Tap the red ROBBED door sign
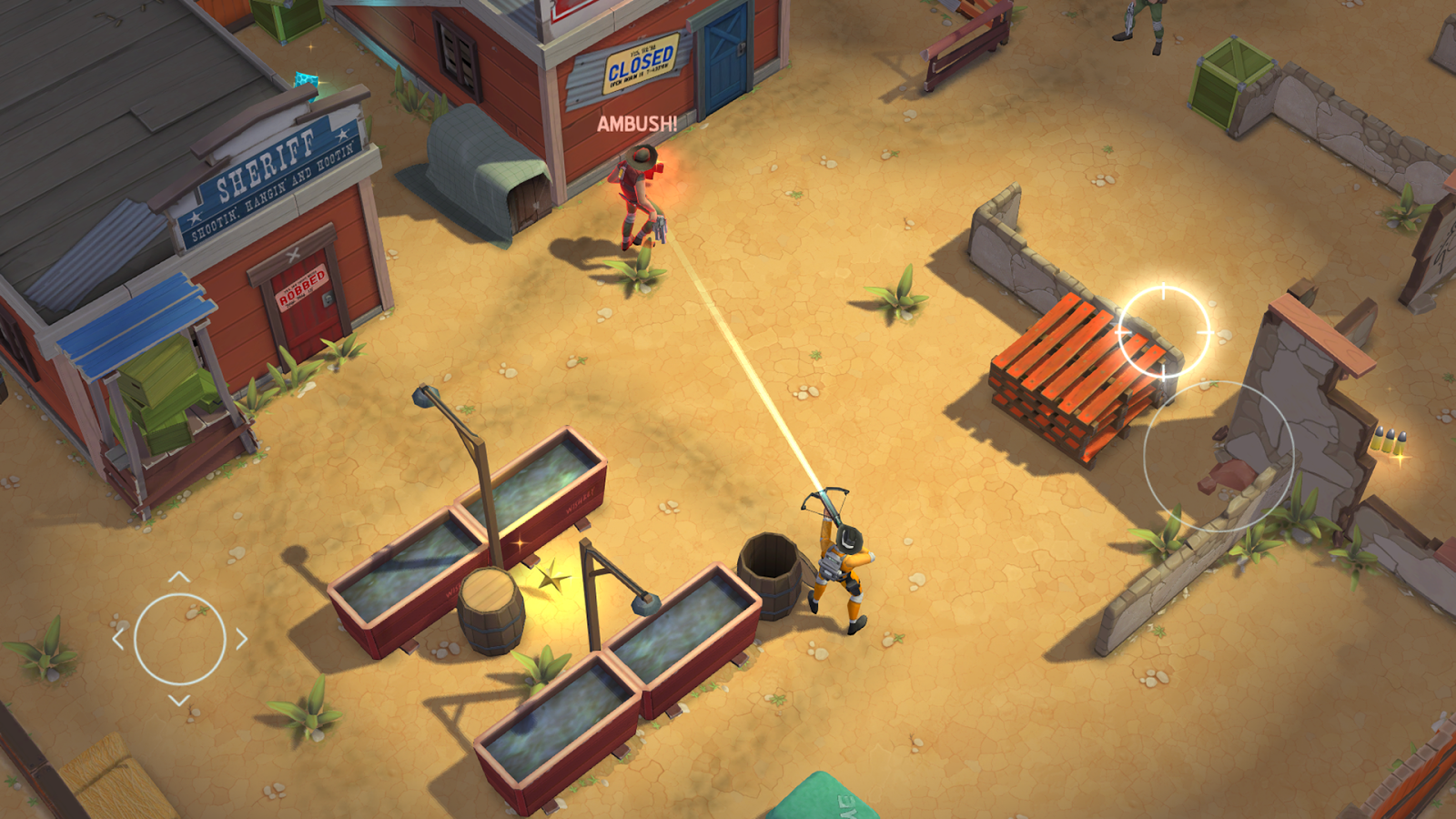The height and width of the screenshot is (819, 1456). (x=300, y=287)
